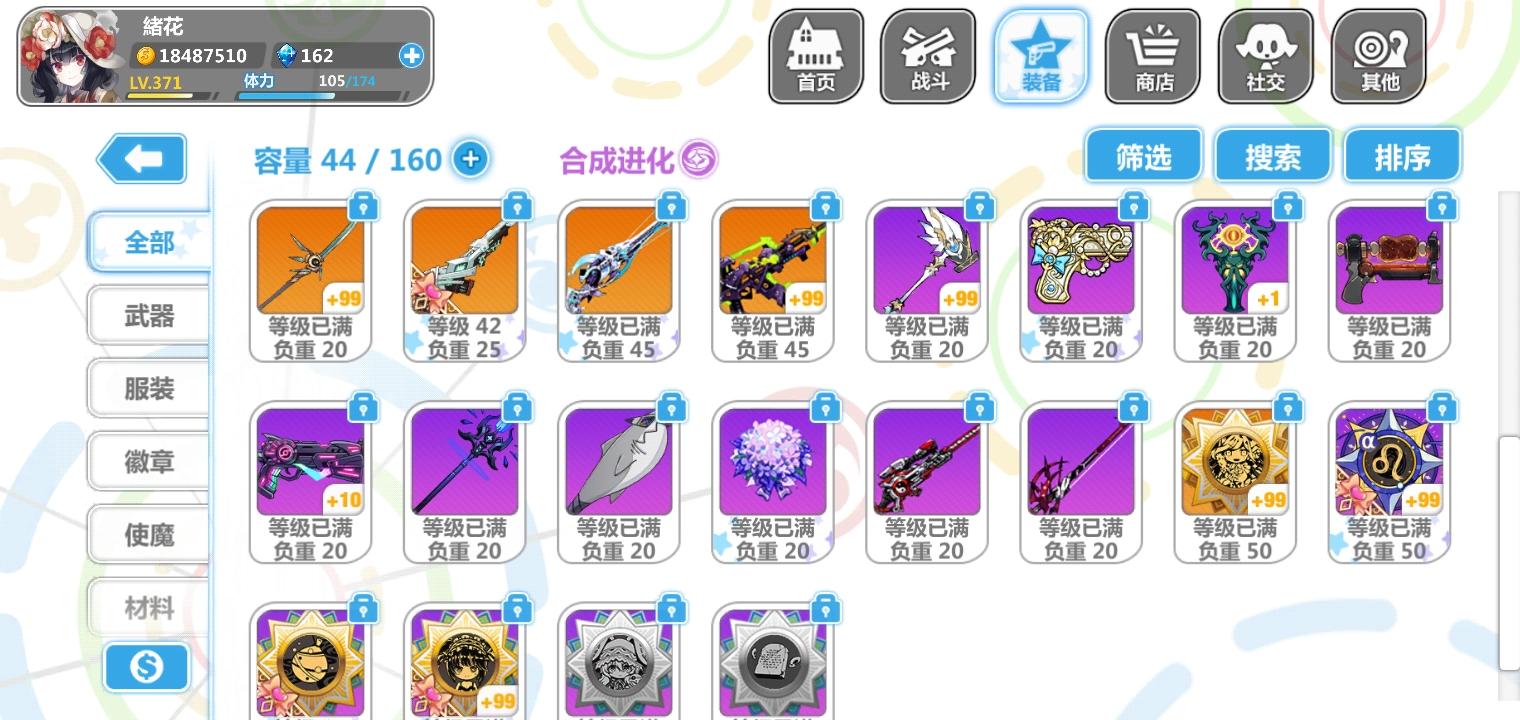Open the 其他 others icon
The image size is (1520, 720).
(1378, 57)
